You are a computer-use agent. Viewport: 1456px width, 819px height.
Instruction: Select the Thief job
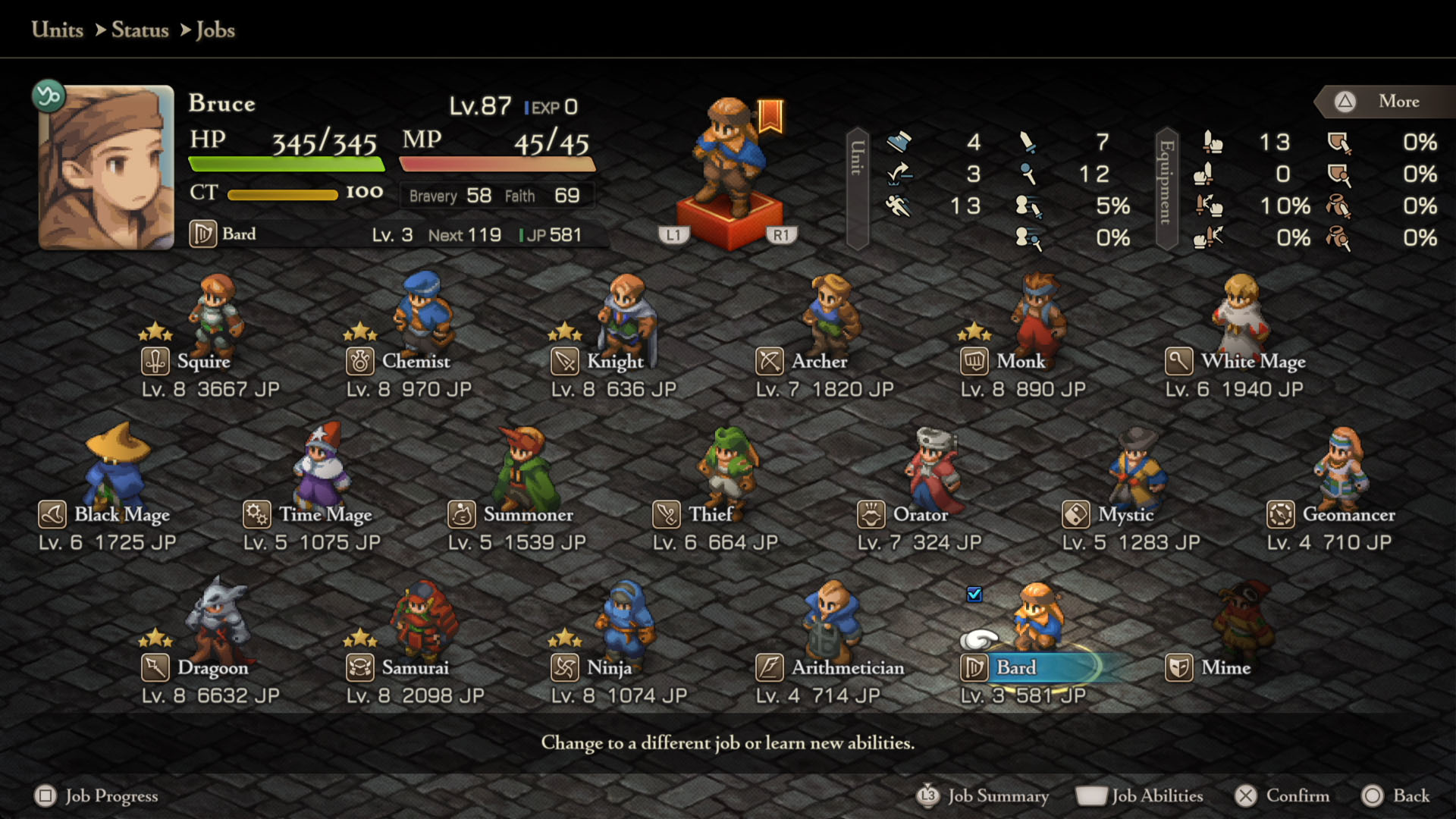[710, 515]
